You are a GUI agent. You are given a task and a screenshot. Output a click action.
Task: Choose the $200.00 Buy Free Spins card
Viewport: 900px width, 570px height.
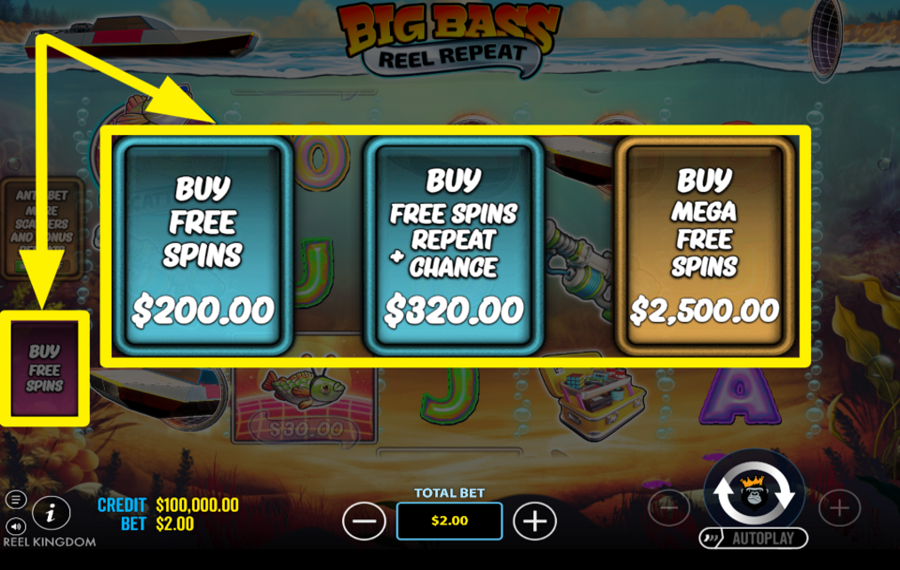point(203,247)
